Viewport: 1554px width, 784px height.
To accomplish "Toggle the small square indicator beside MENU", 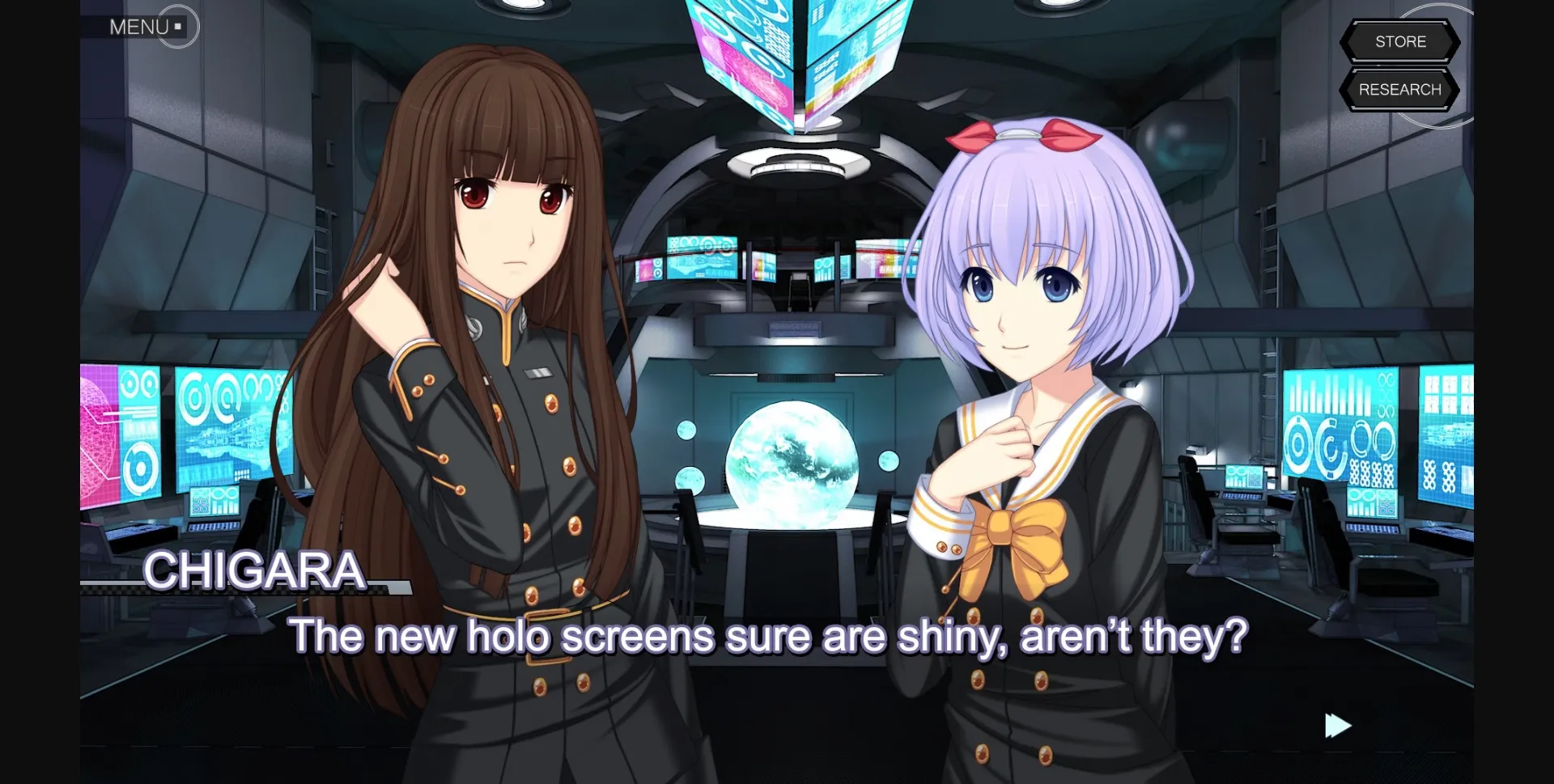I will pyautogui.click(x=177, y=25).
